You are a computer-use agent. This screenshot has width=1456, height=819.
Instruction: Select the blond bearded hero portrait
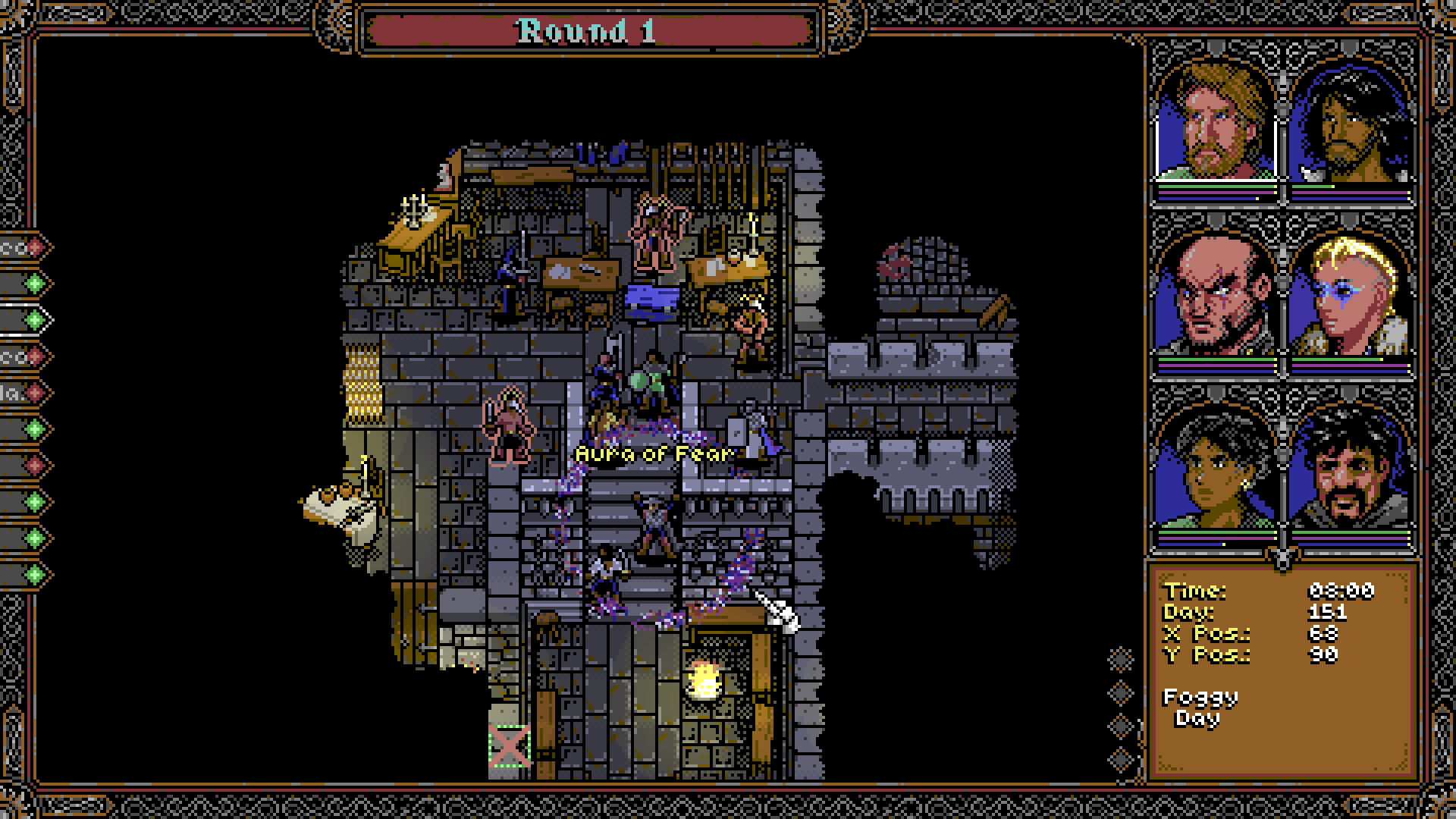[x=1215, y=123]
